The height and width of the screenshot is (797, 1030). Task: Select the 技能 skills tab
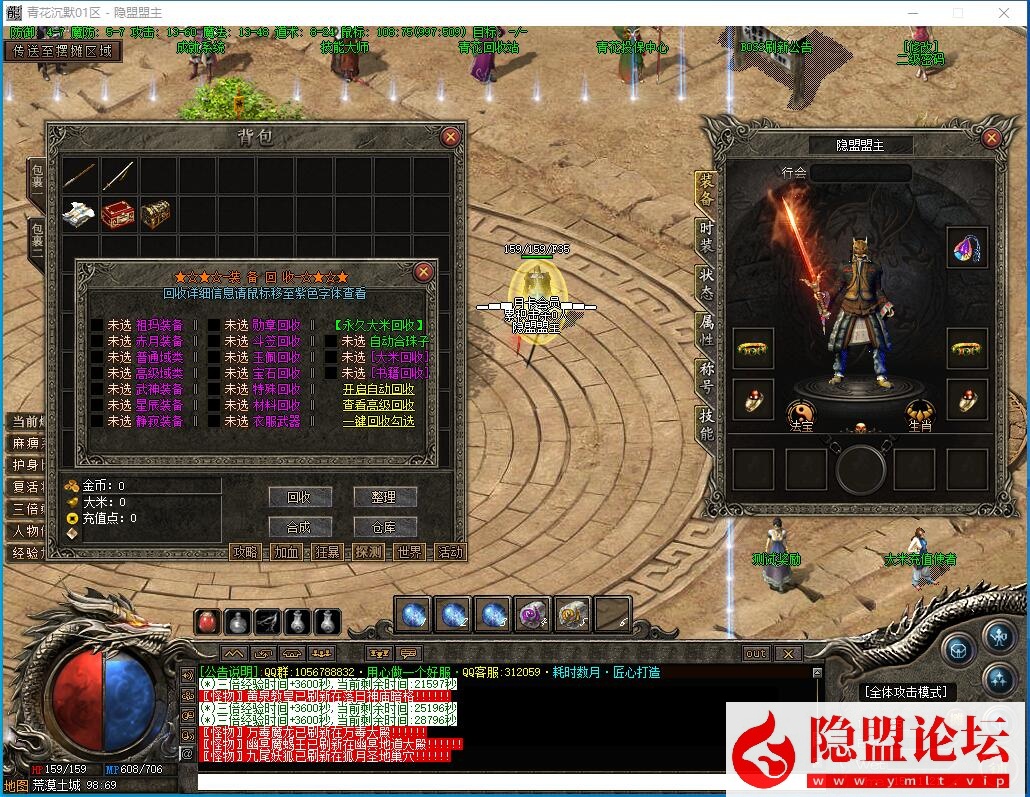pos(706,425)
